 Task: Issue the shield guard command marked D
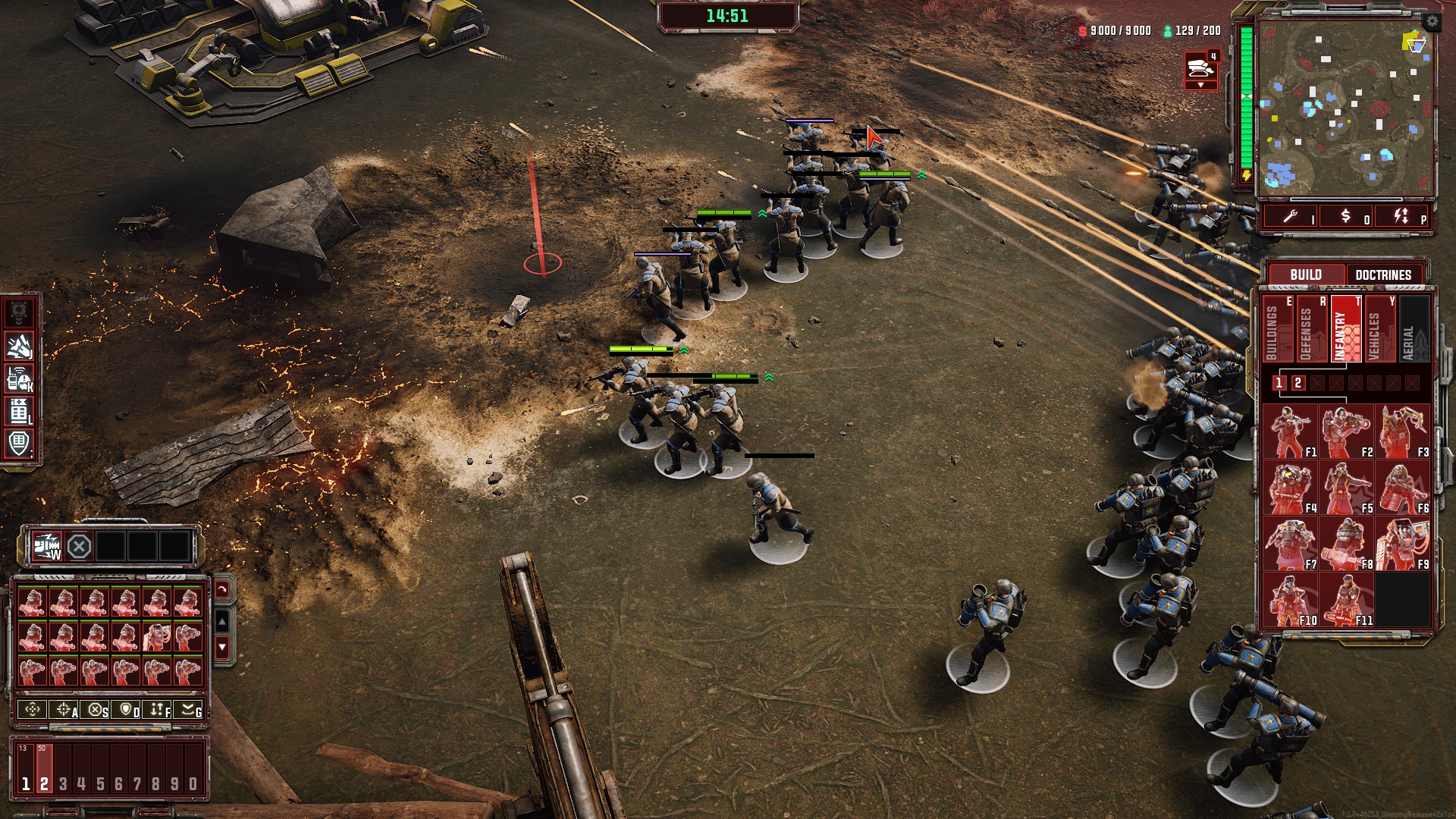click(127, 710)
